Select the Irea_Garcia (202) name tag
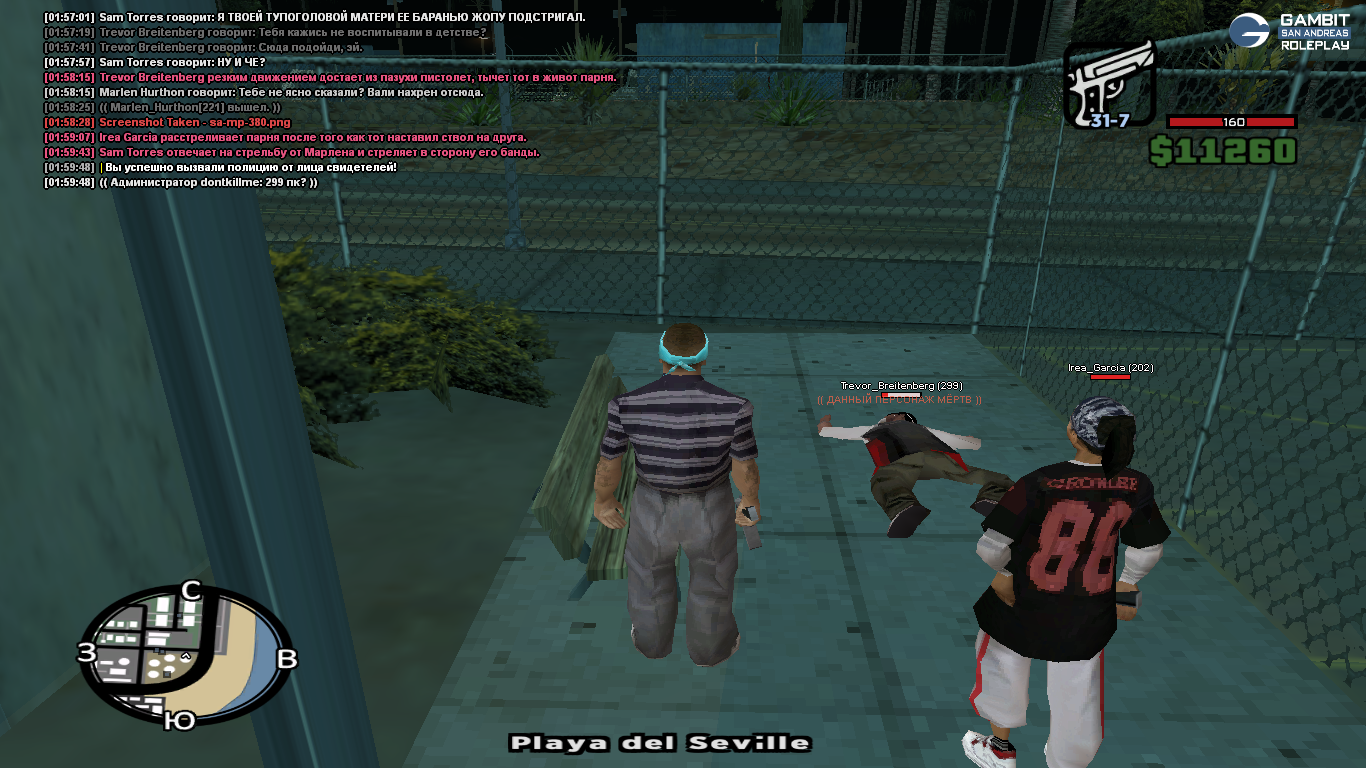Screen dimensions: 1366x768 point(1110,368)
